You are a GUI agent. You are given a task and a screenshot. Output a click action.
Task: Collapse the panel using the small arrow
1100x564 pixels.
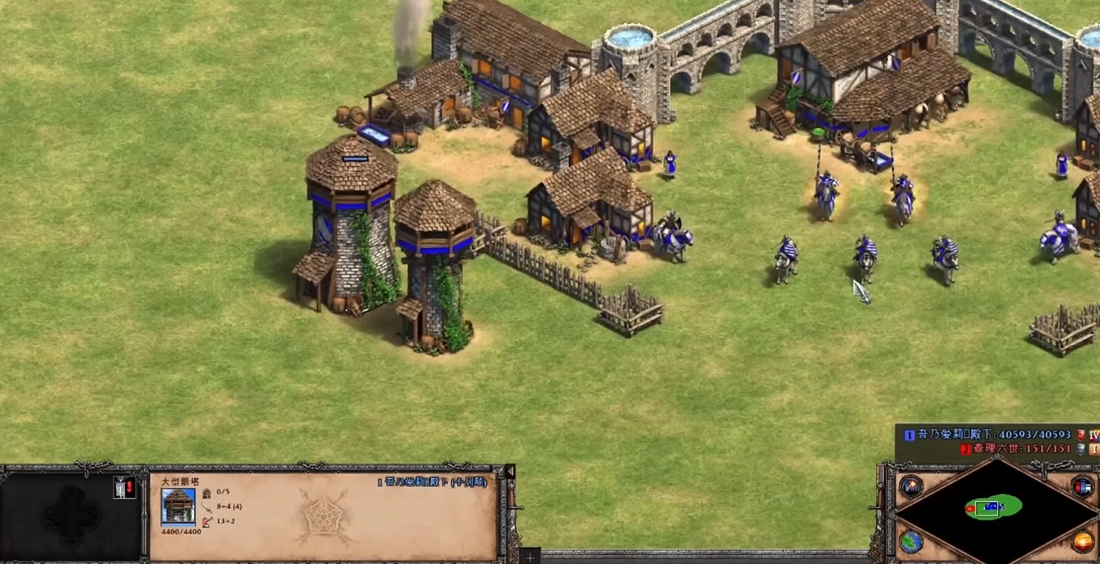click(x=509, y=471)
